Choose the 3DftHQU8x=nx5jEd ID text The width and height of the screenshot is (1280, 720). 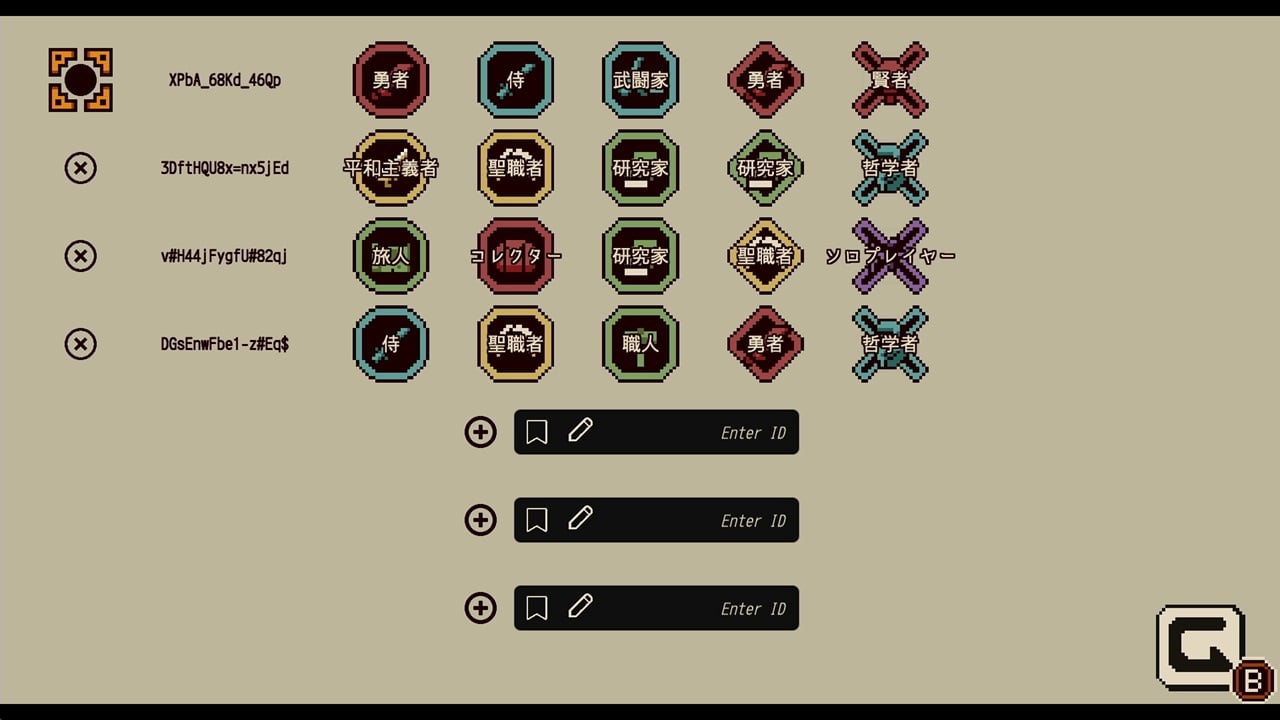coord(225,168)
